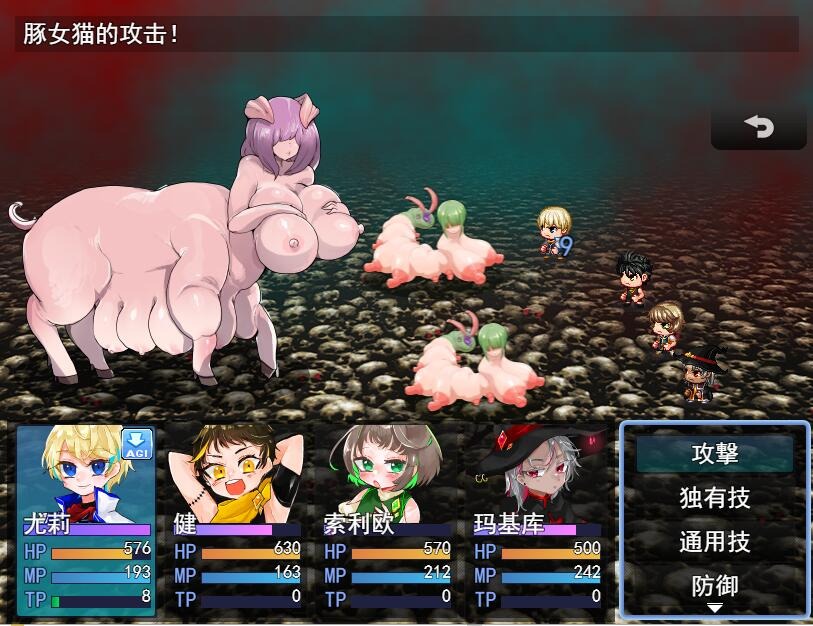Click the back arrow button

759,127
